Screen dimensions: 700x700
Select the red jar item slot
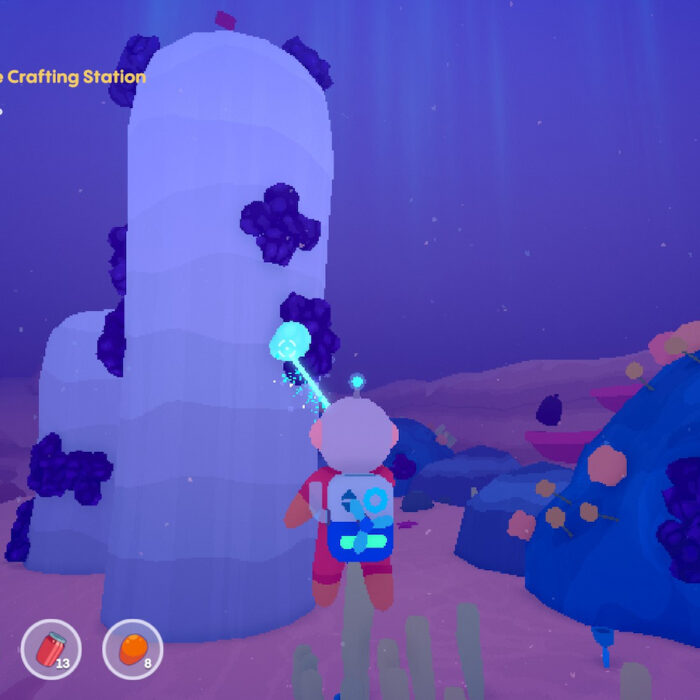pyautogui.click(x=51, y=649)
